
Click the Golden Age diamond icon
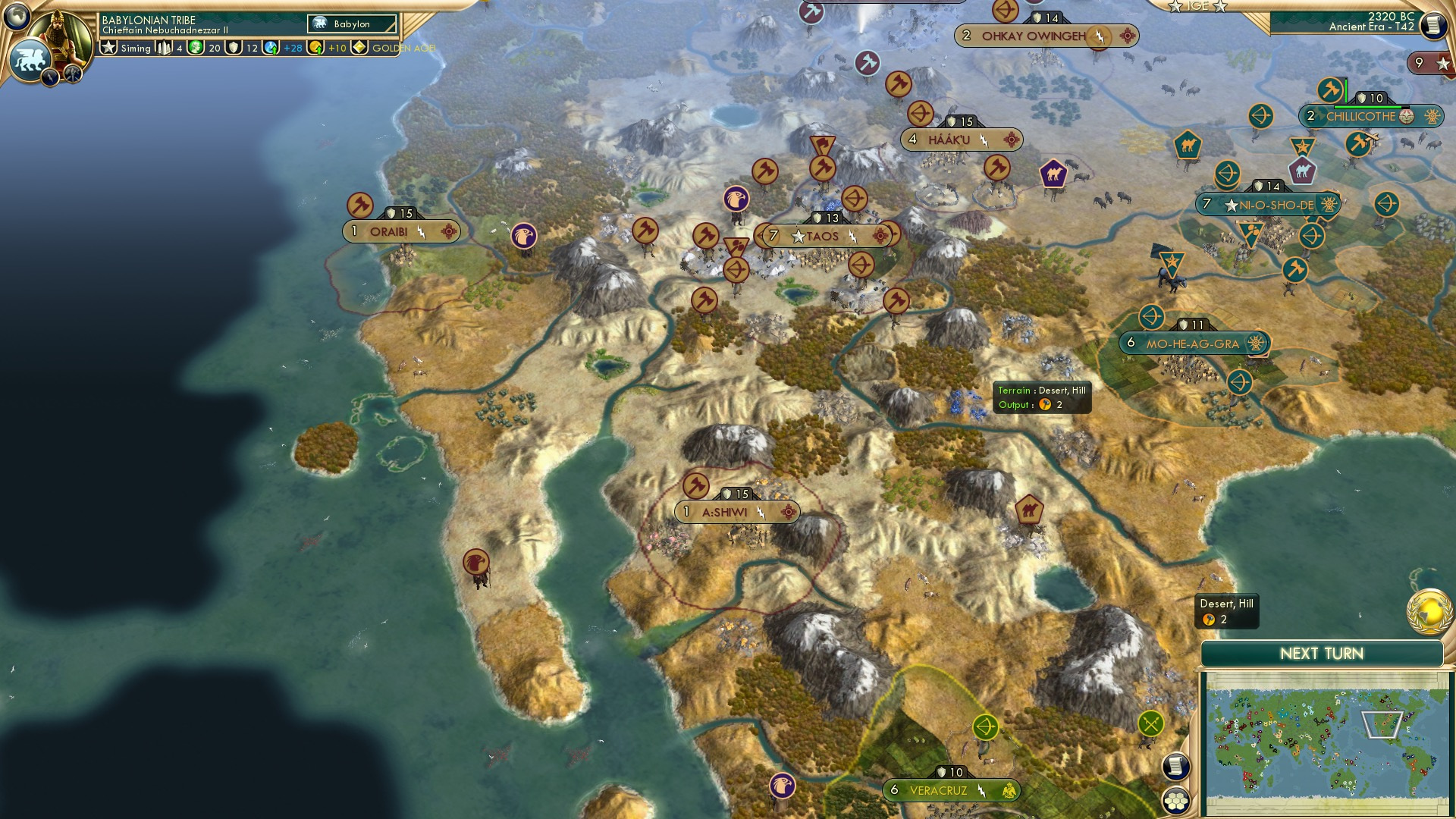coord(358,48)
